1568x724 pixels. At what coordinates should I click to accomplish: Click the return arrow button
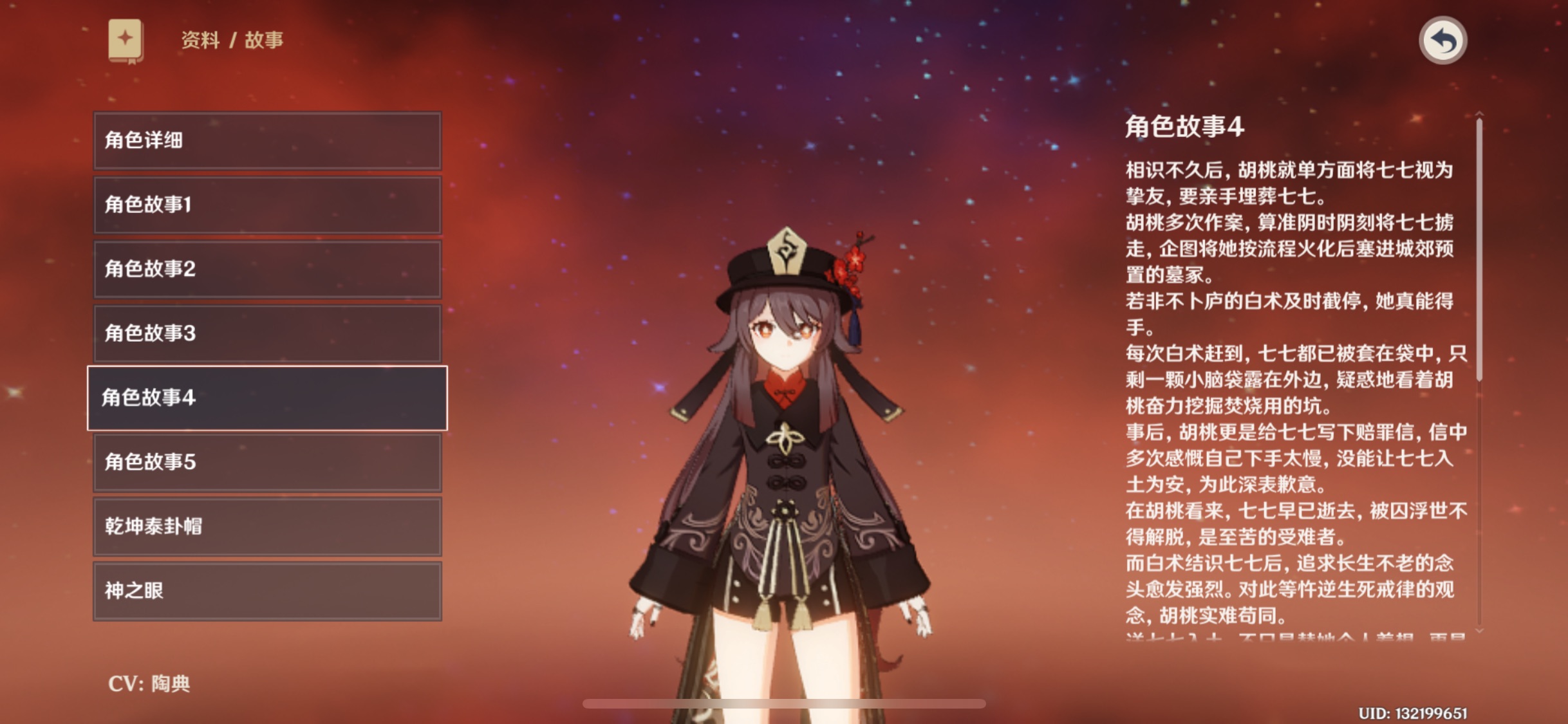(1442, 41)
